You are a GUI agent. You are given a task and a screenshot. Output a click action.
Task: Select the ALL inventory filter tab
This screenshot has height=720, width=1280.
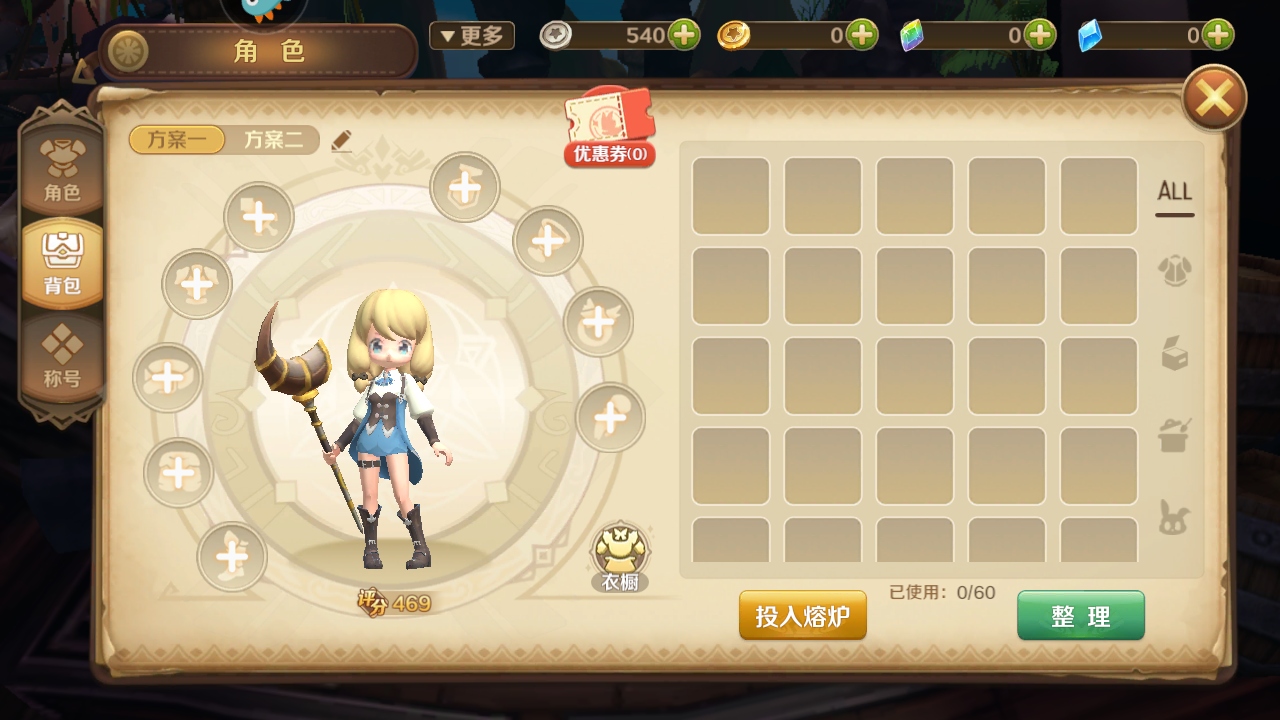click(x=1173, y=190)
